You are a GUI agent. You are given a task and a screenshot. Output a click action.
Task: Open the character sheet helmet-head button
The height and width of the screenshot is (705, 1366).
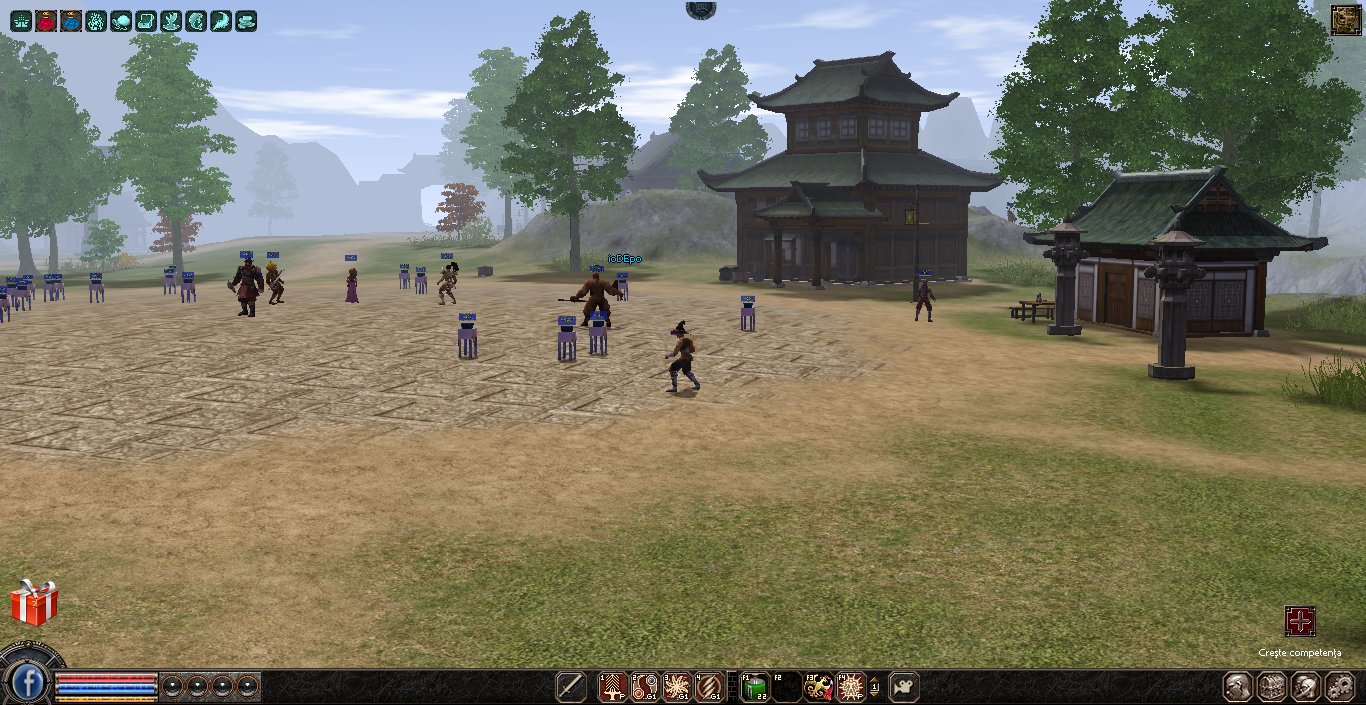pyautogui.click(x=1239, y=687)
